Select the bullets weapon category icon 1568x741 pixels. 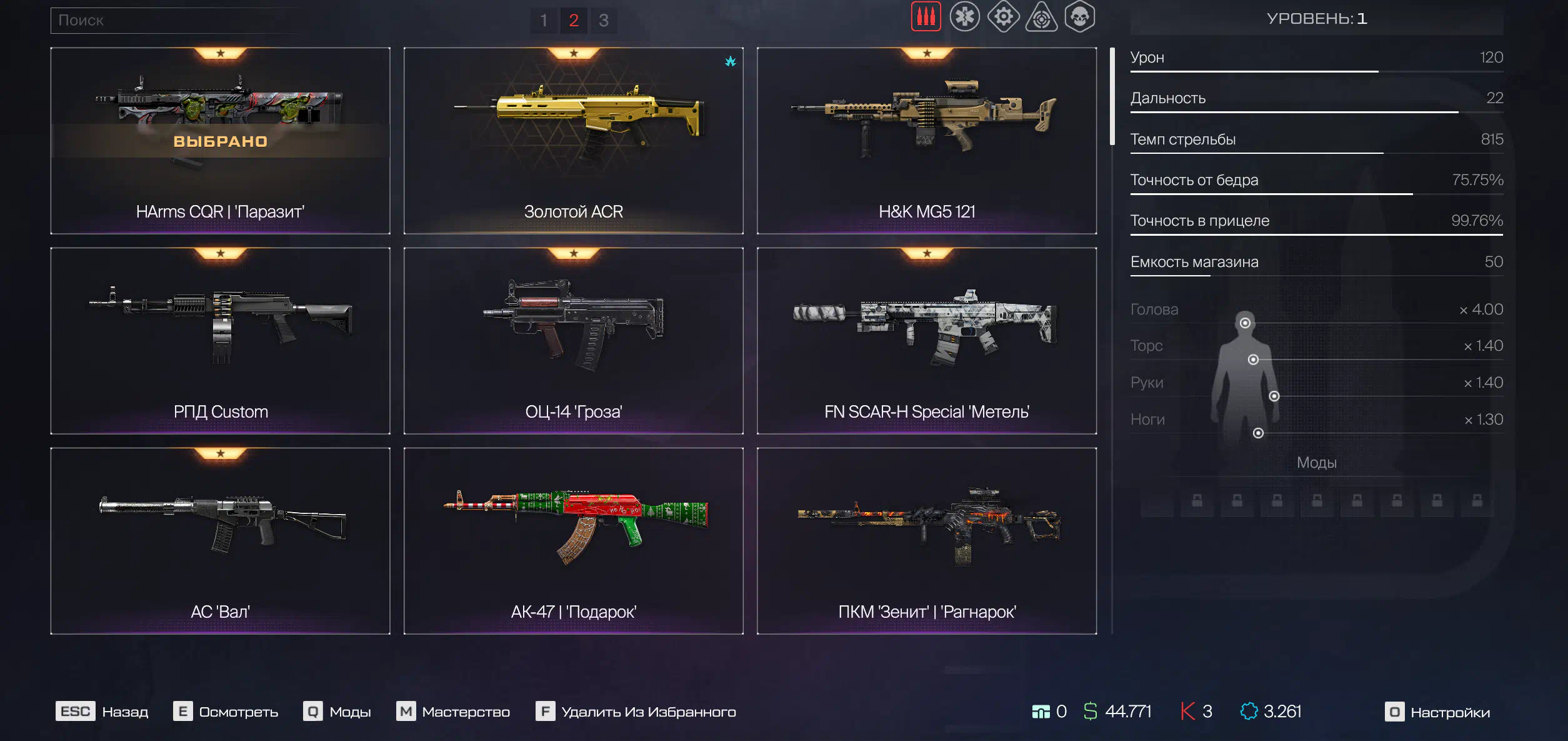point(926,17)
